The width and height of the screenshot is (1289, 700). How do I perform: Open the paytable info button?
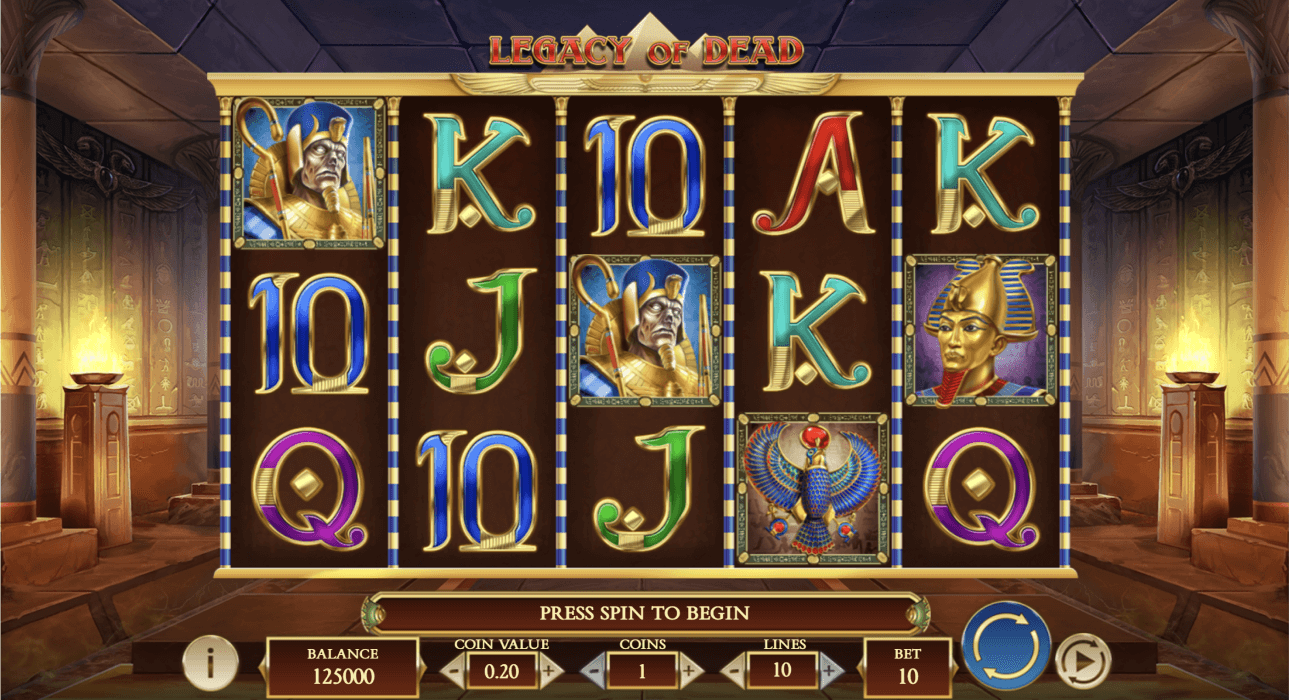[210, 661]
